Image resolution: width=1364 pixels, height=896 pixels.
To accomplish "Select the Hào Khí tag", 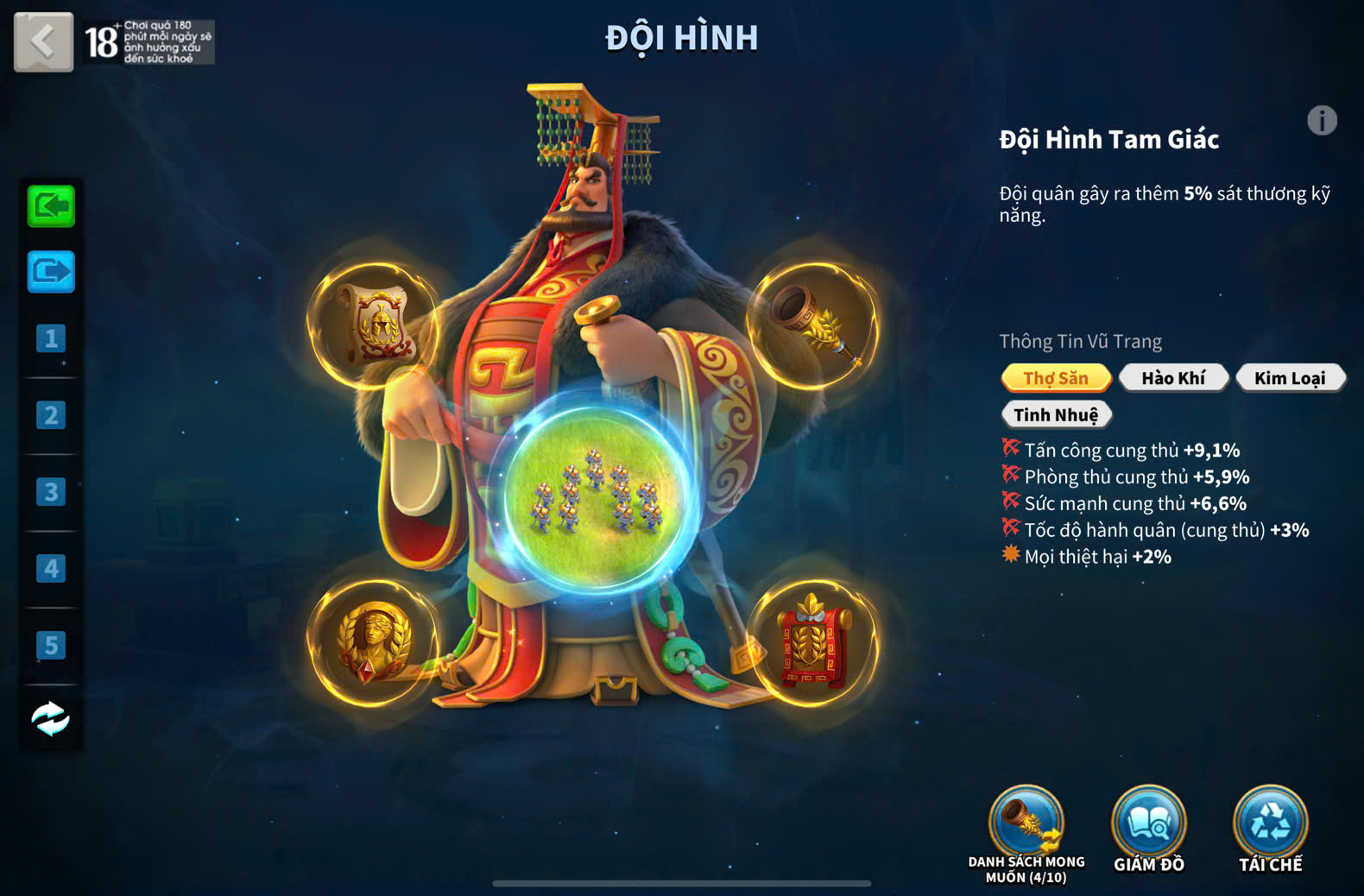I will click(1173, 378).
